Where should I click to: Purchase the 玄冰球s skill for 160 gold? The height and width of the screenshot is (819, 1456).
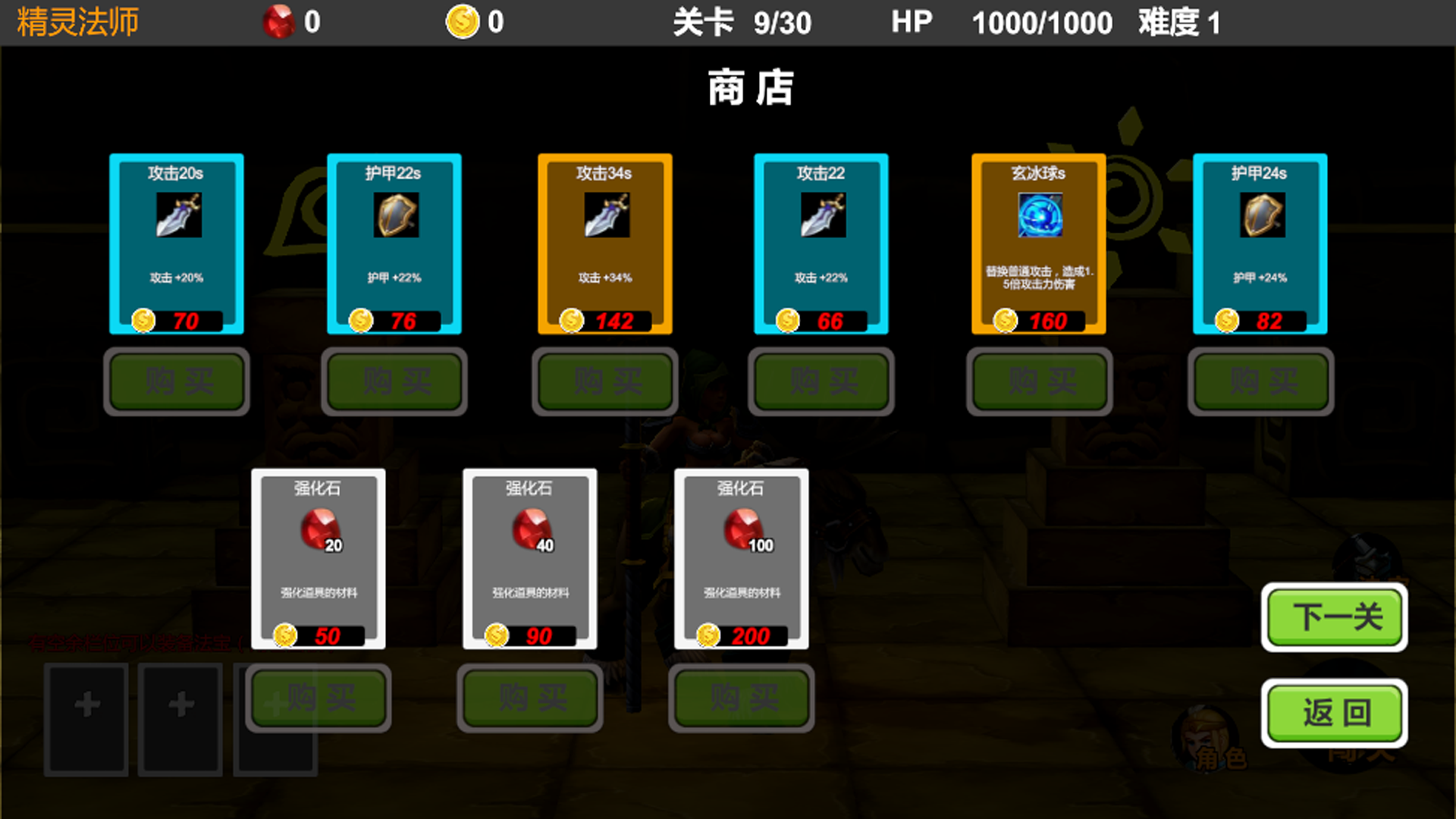(x=1040, y=381)
